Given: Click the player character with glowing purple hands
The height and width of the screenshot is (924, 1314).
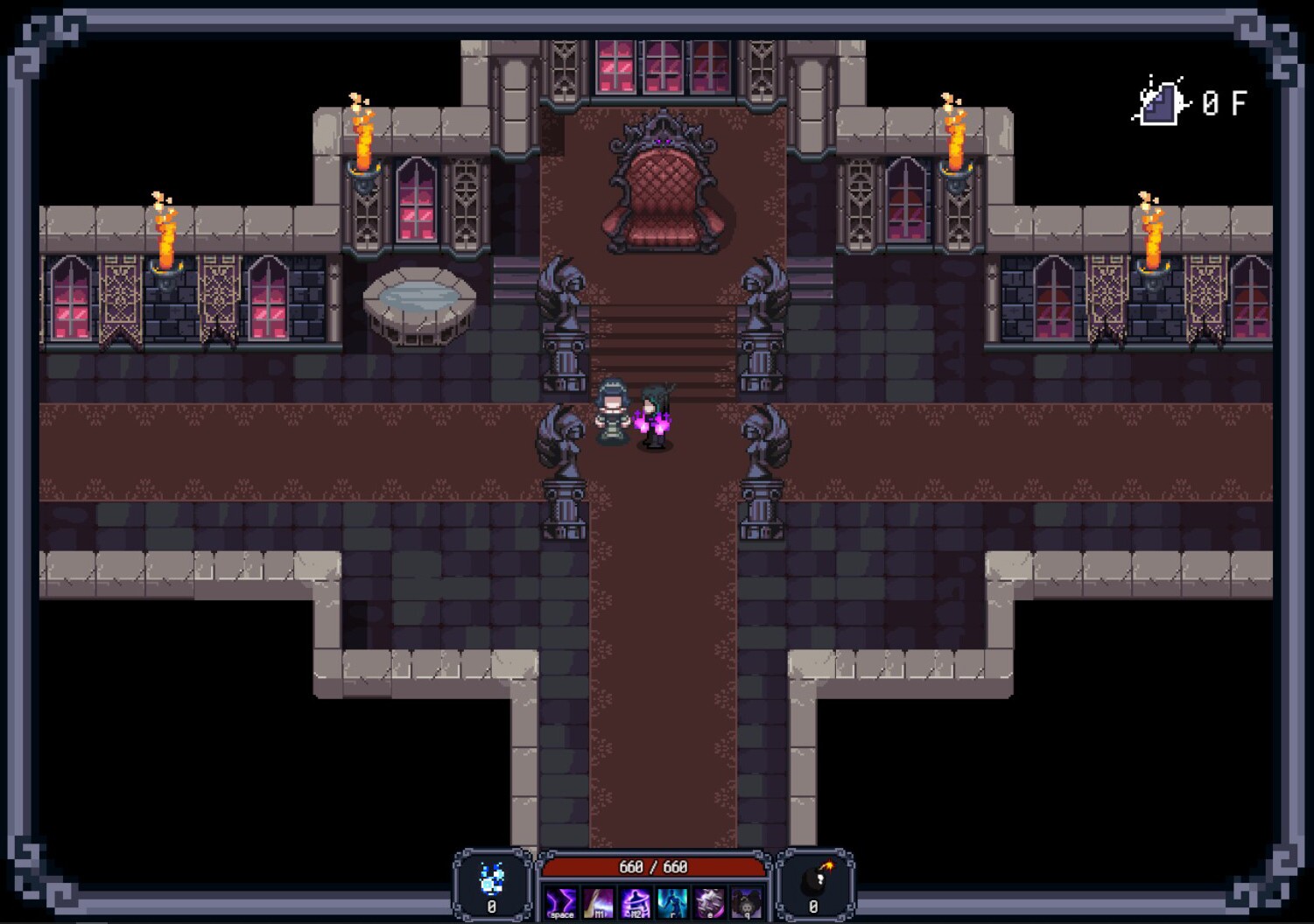Looking at the screenshot, I should click(x=655, y=420).
